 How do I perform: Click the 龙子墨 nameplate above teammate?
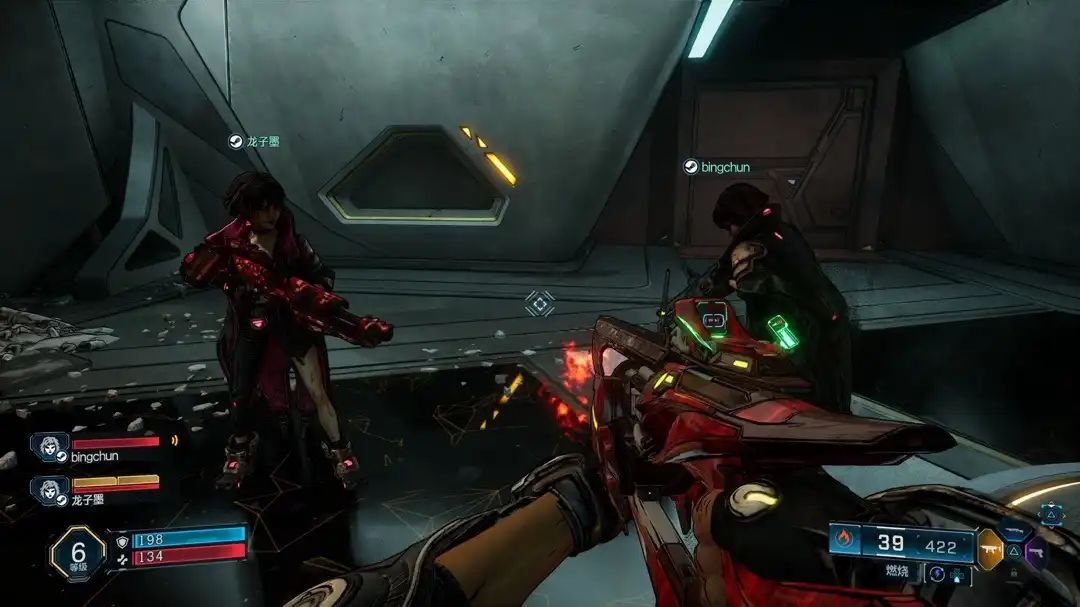[x=254, y=142]
